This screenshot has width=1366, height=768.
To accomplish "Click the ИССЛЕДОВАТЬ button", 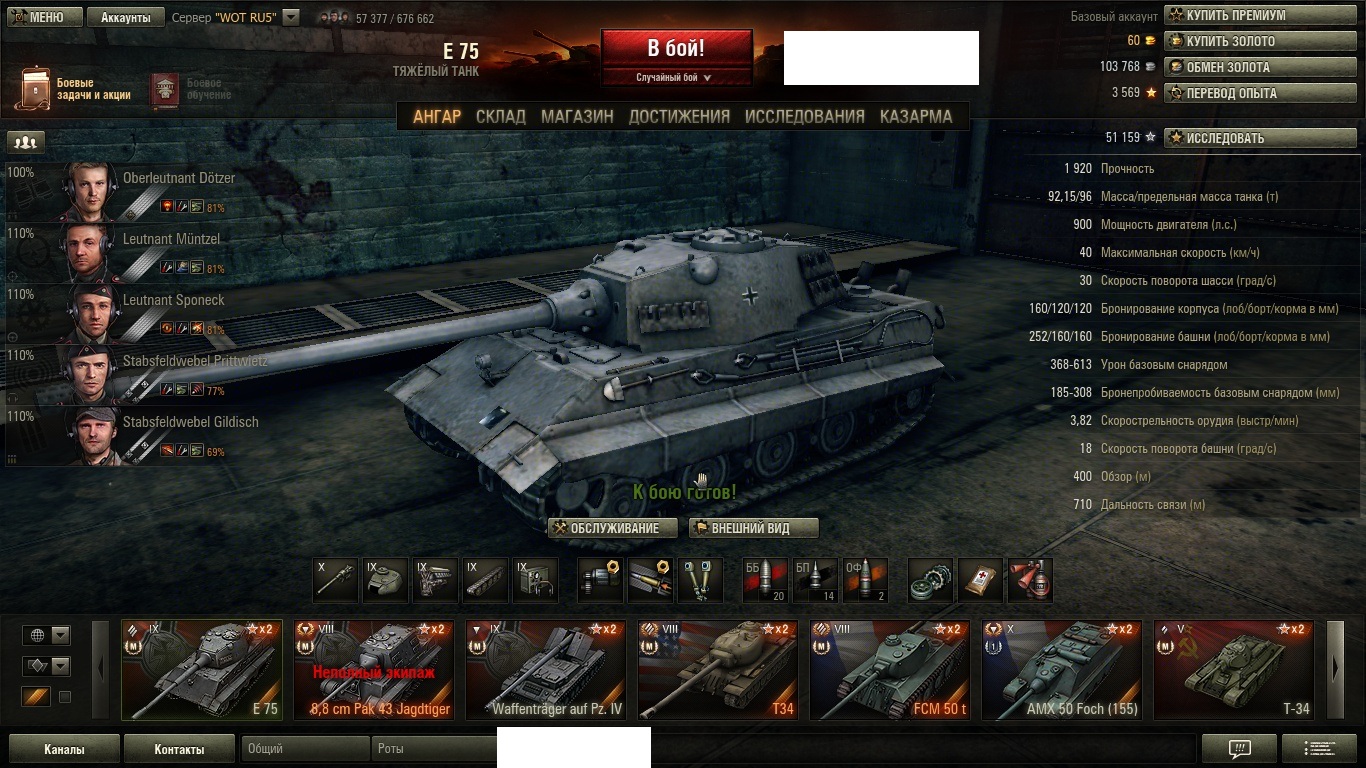I will pos(1262,138).
